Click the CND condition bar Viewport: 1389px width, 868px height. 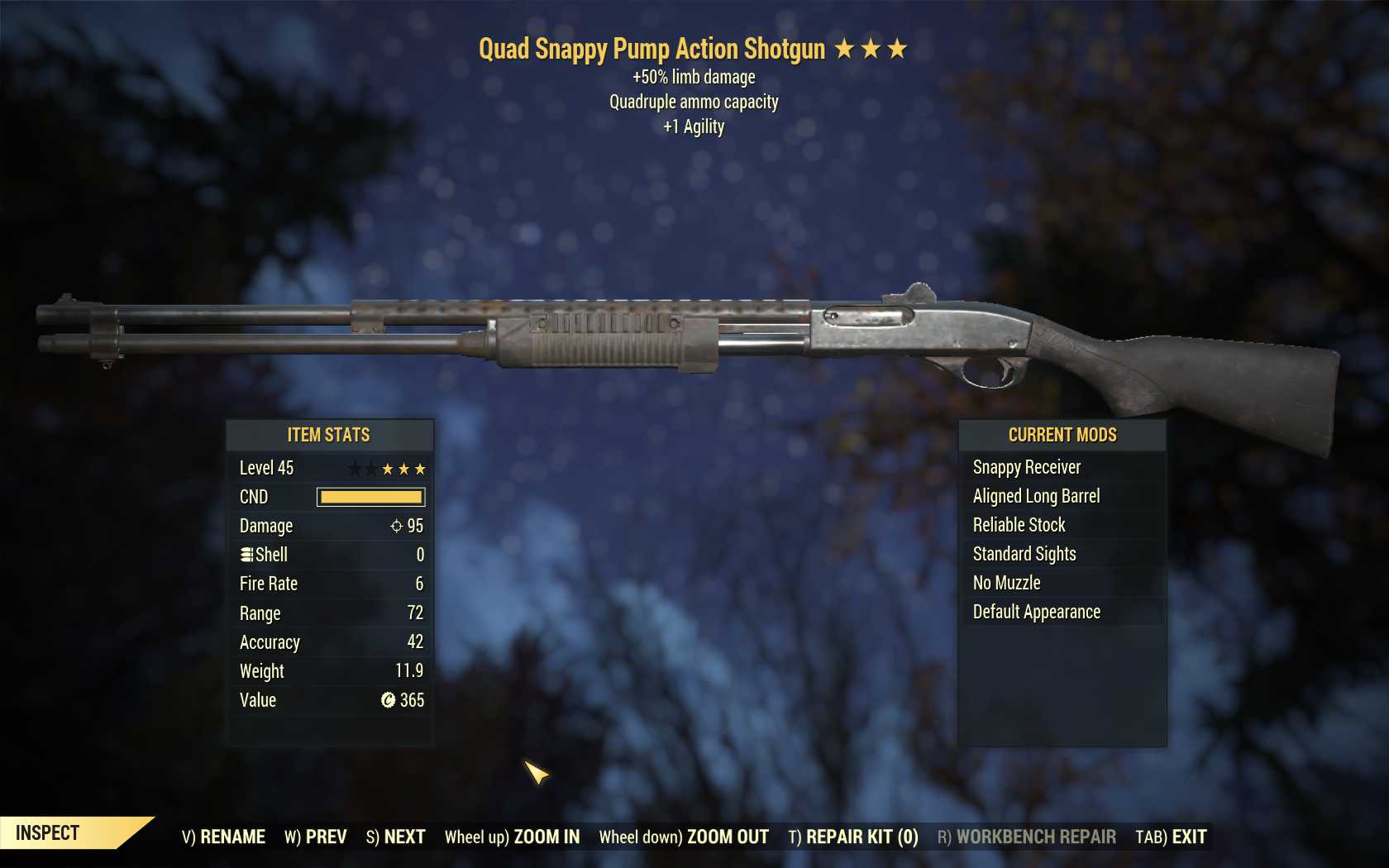click(369, 497)
